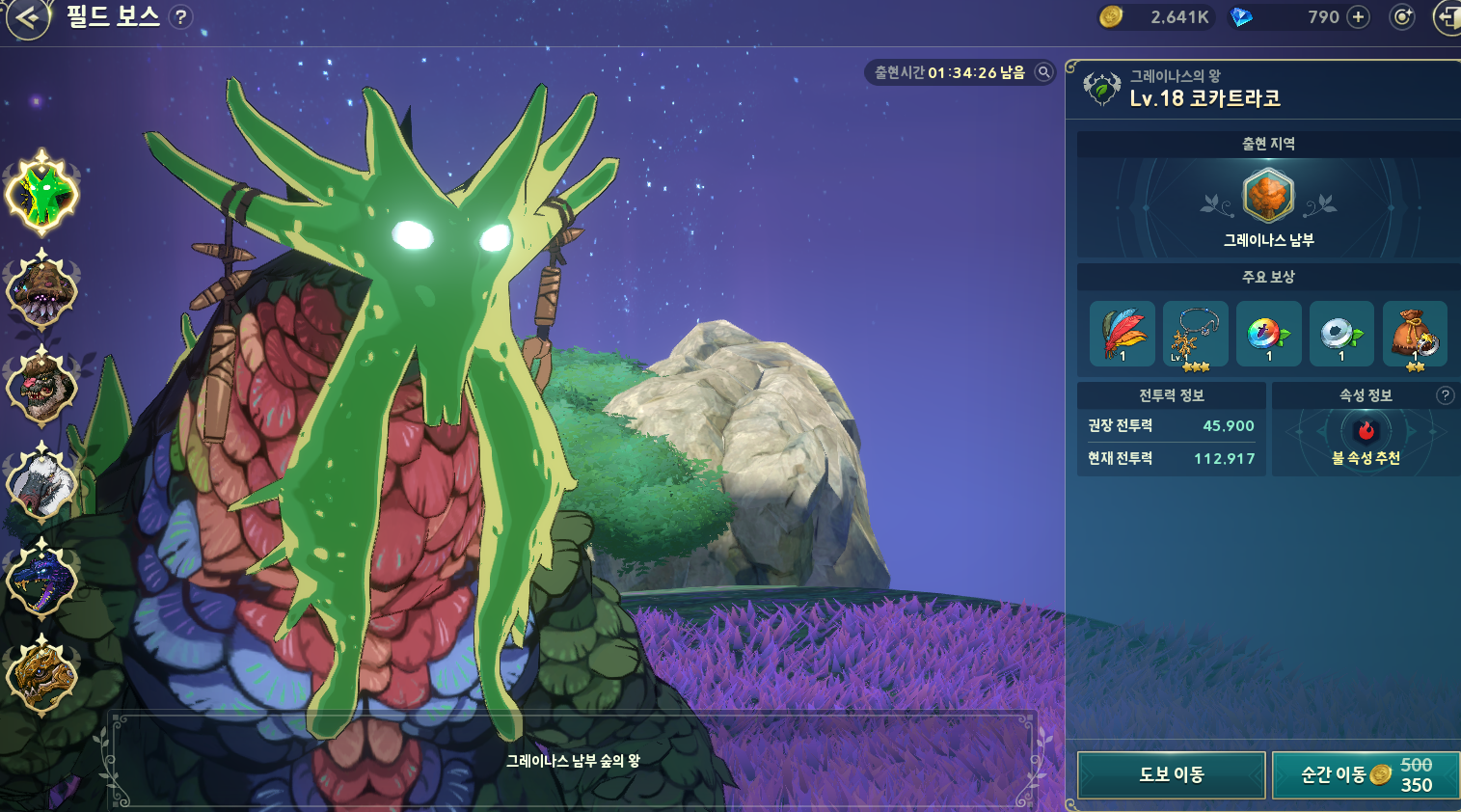Go back using the top-left arrow
This screenshot has height=812, width=1461.
pyautogui.click(x=28, y=17)
